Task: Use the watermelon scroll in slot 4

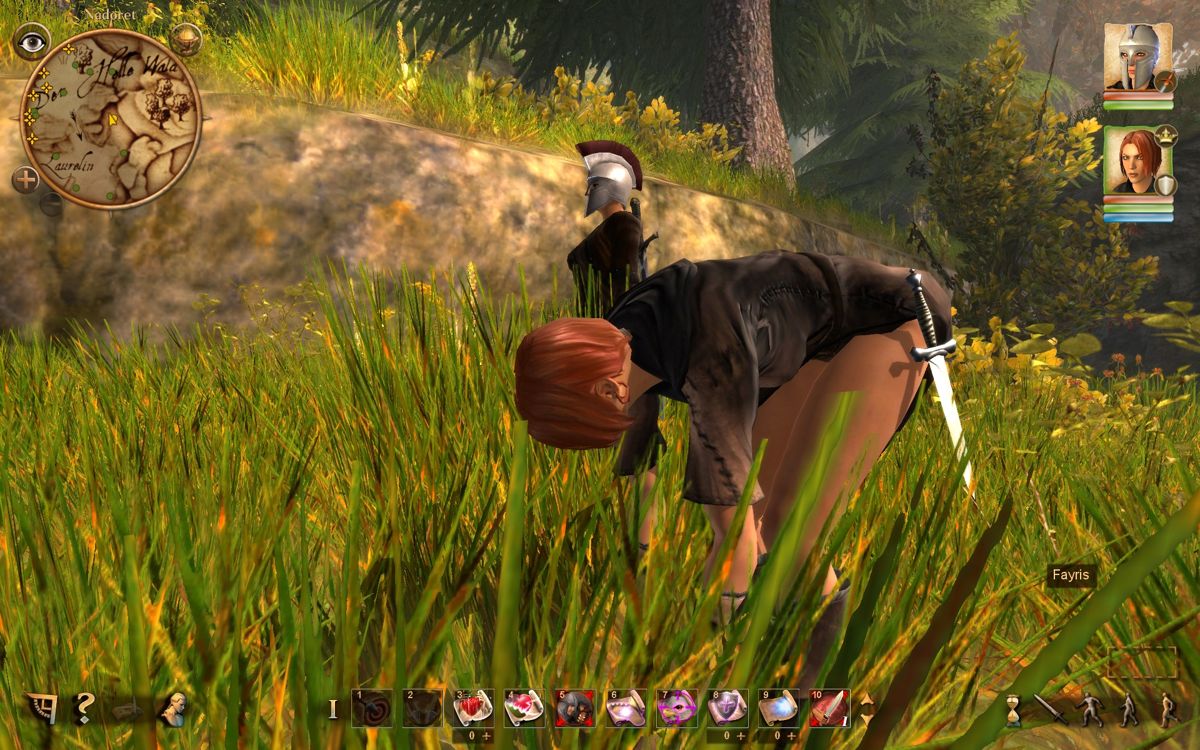Action: pos(523,708)
